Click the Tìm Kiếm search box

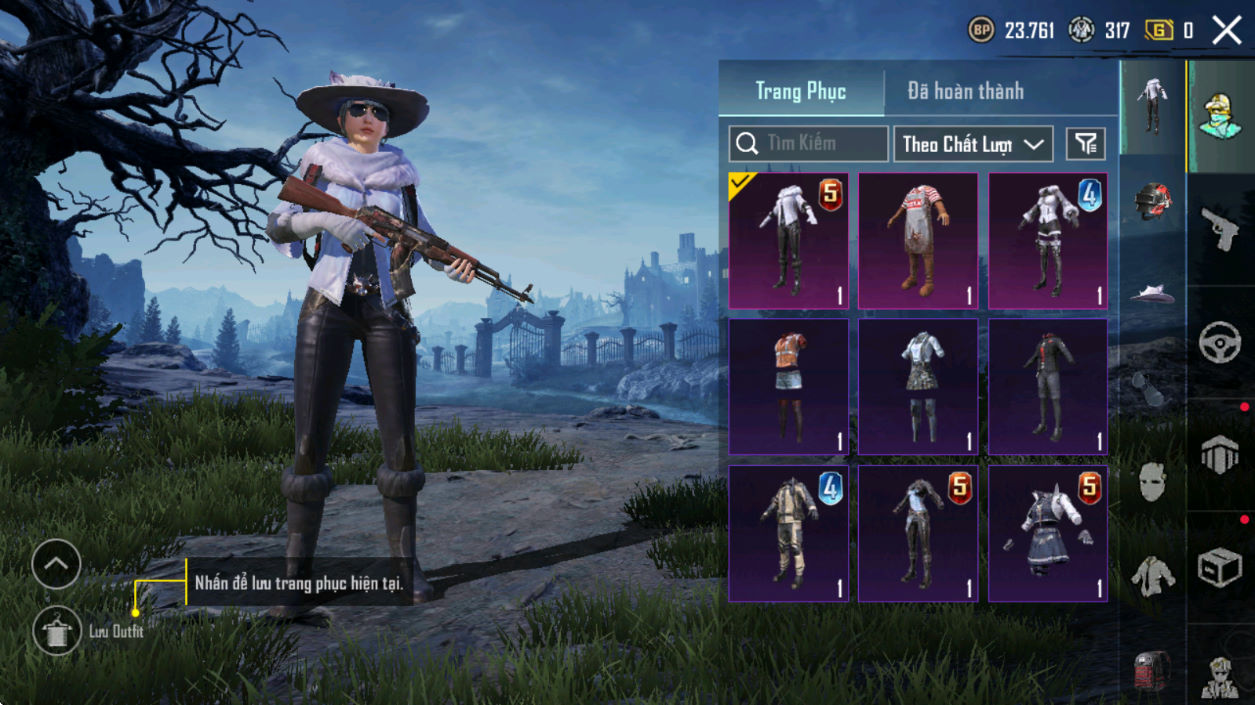coord(808,144)
